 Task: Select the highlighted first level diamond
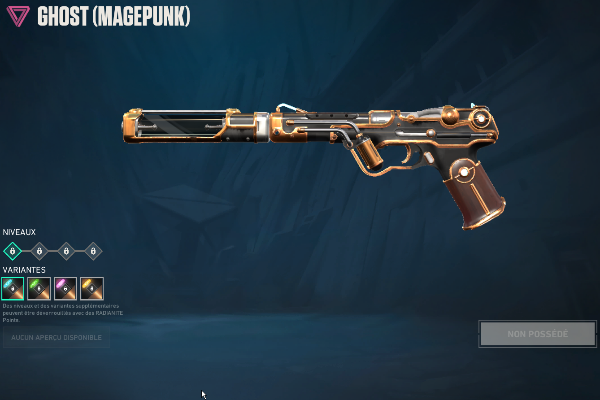point(13,251)
